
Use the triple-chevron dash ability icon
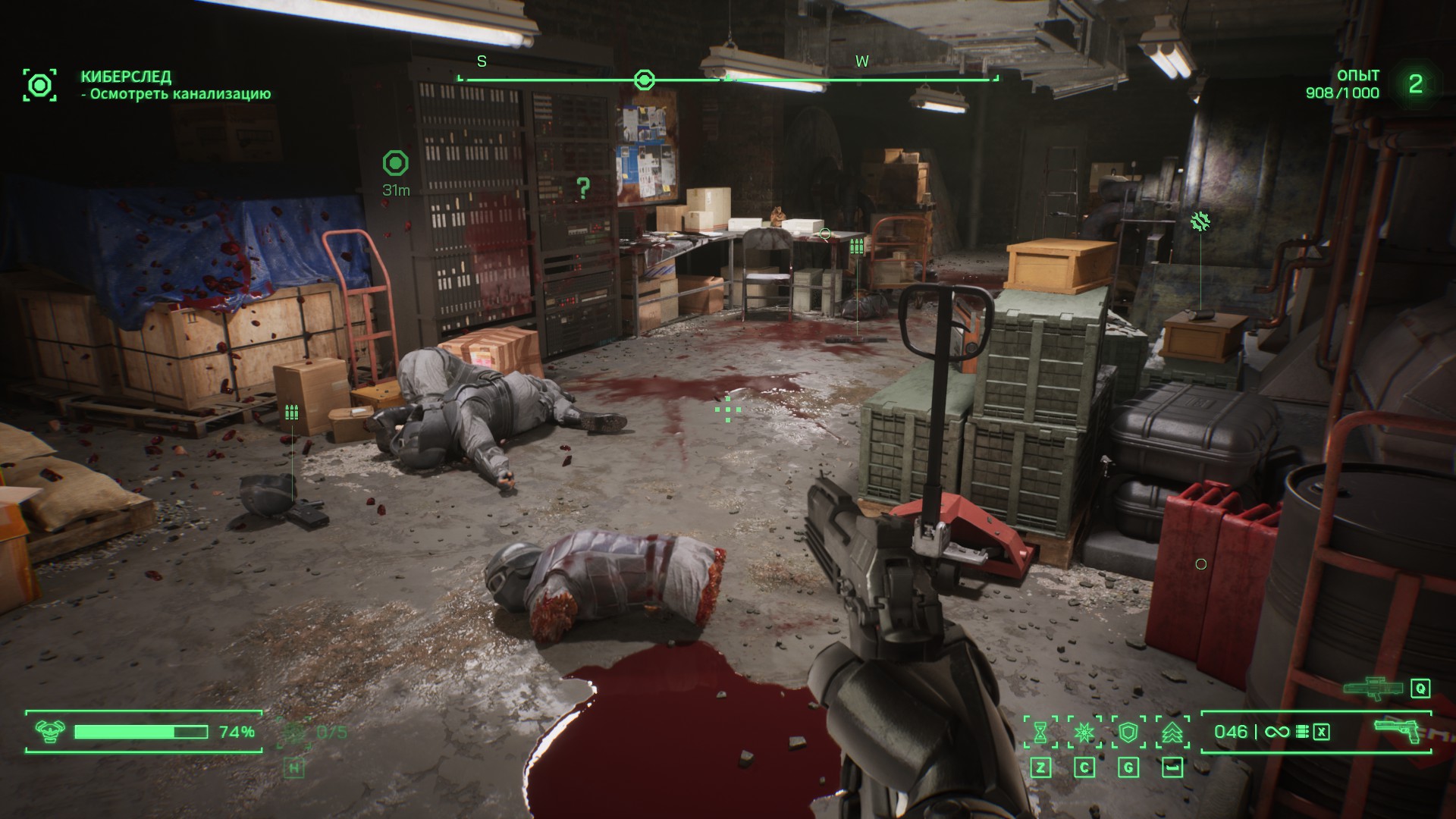coord(1172,732)
